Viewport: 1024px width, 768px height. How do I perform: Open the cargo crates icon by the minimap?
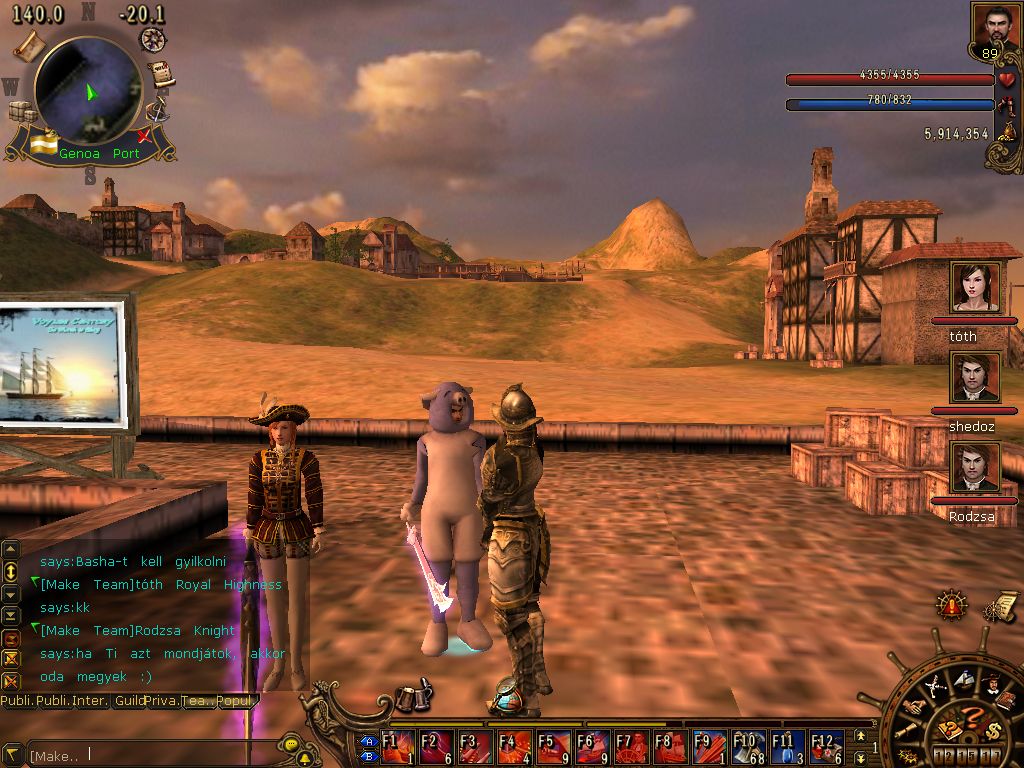(20, 111)
